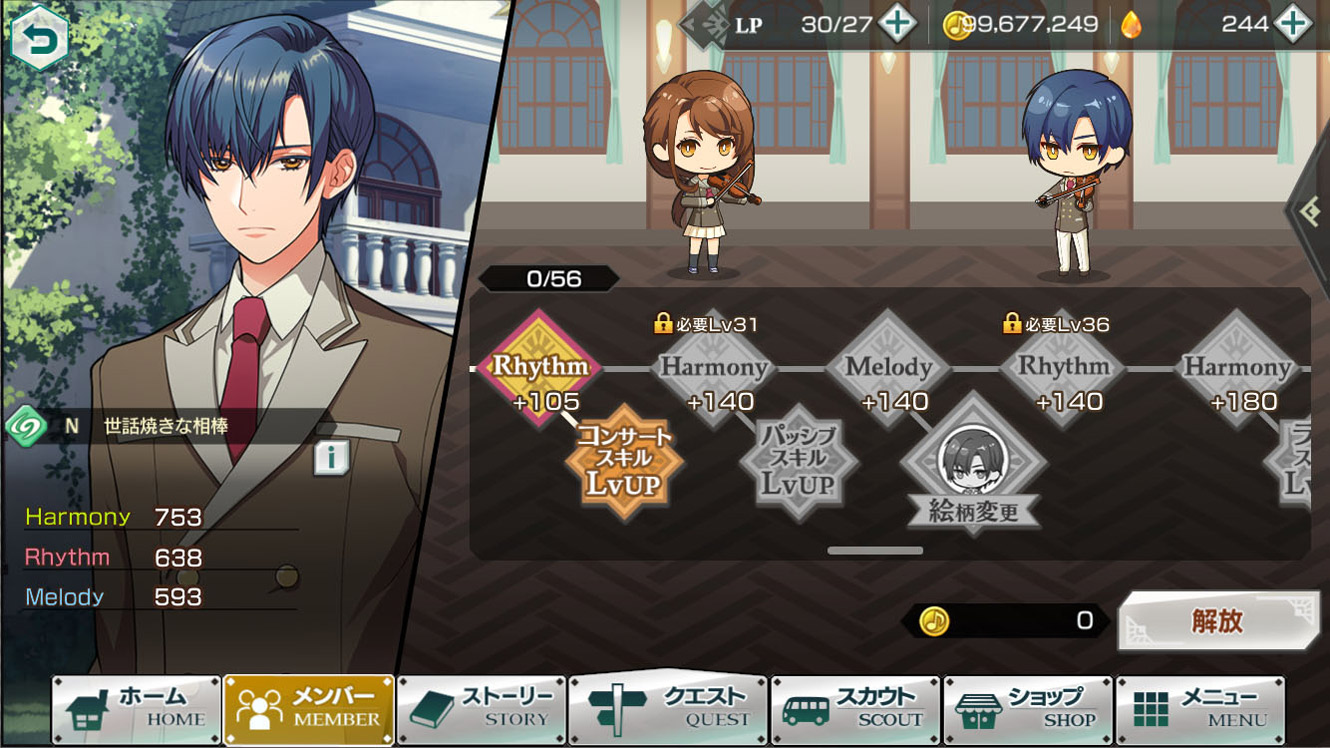The width and height of the screenshot is (1330, 748).
Task: Choose the Harmony +140 node
Action: 714,368
